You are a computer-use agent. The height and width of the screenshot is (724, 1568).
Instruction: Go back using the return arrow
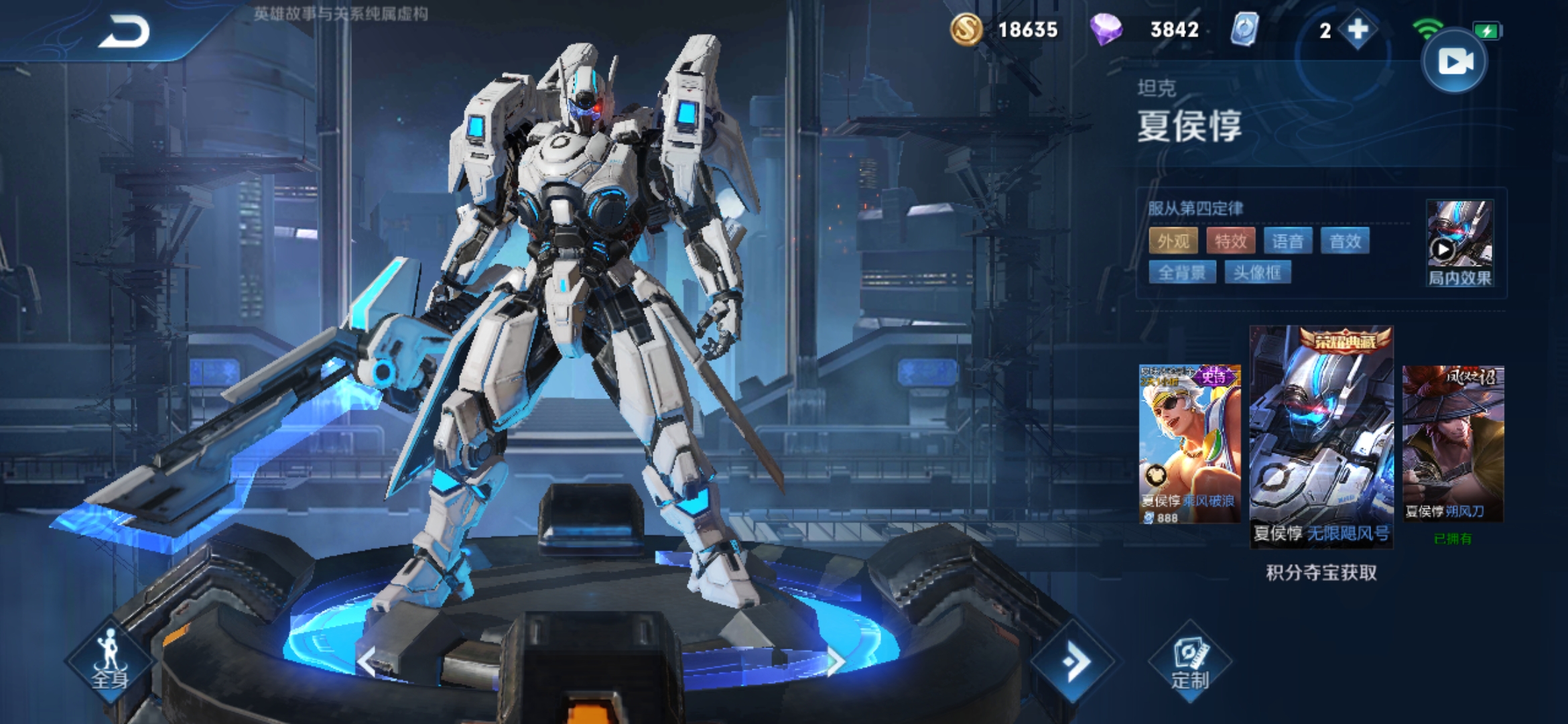tap(125, 32)
